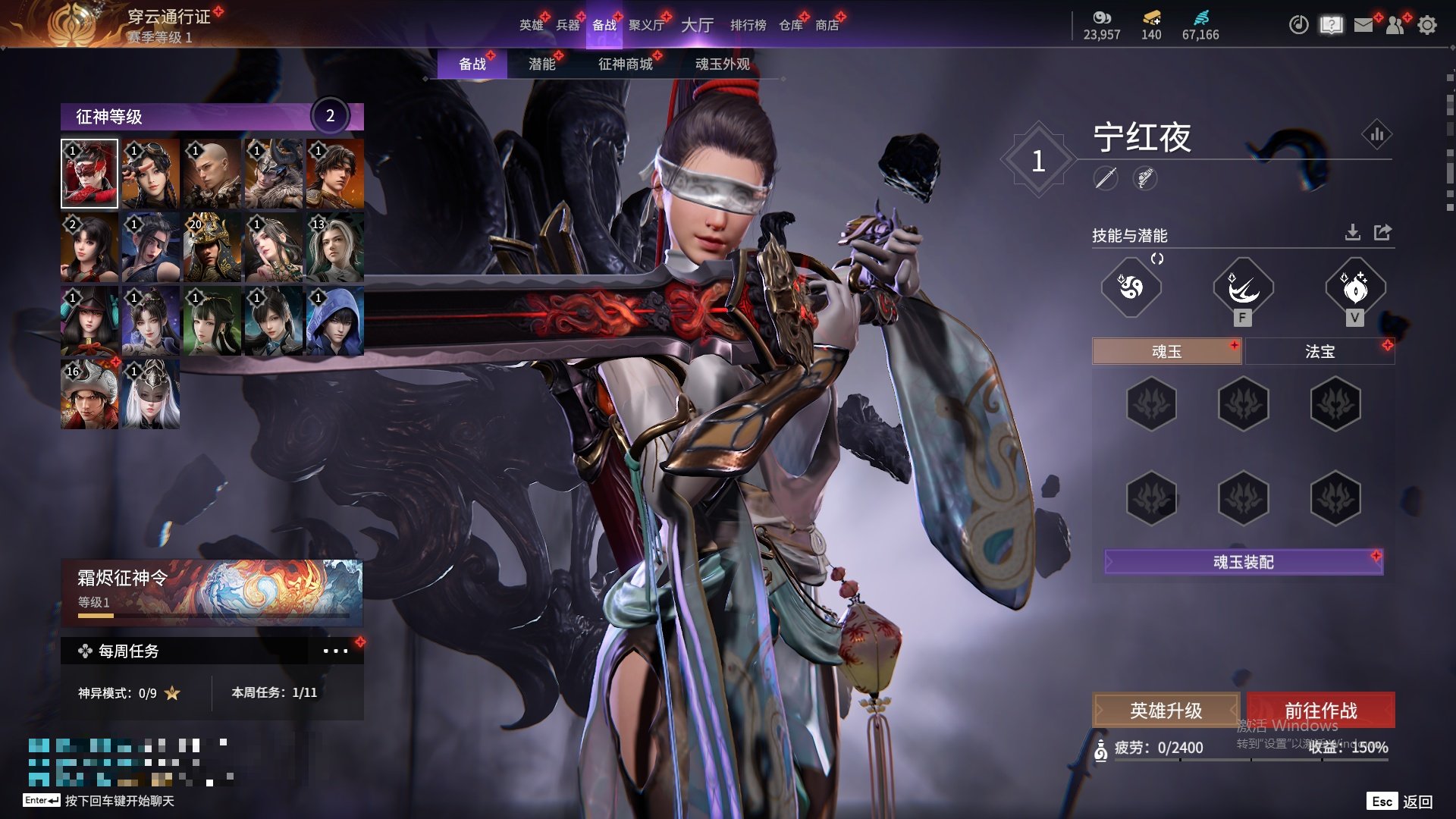Open the 征神商城 tab
Image resolution: width=1456 pixels, height=819 pixels.
pos(625,64)
